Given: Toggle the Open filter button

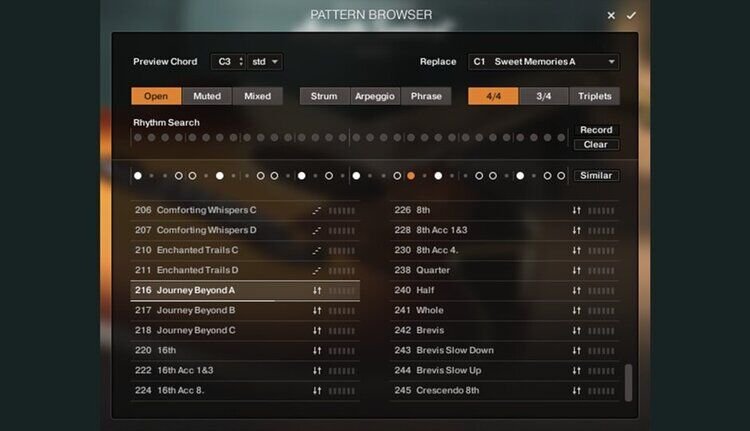Looking at the screenshot, I should 156,96.
